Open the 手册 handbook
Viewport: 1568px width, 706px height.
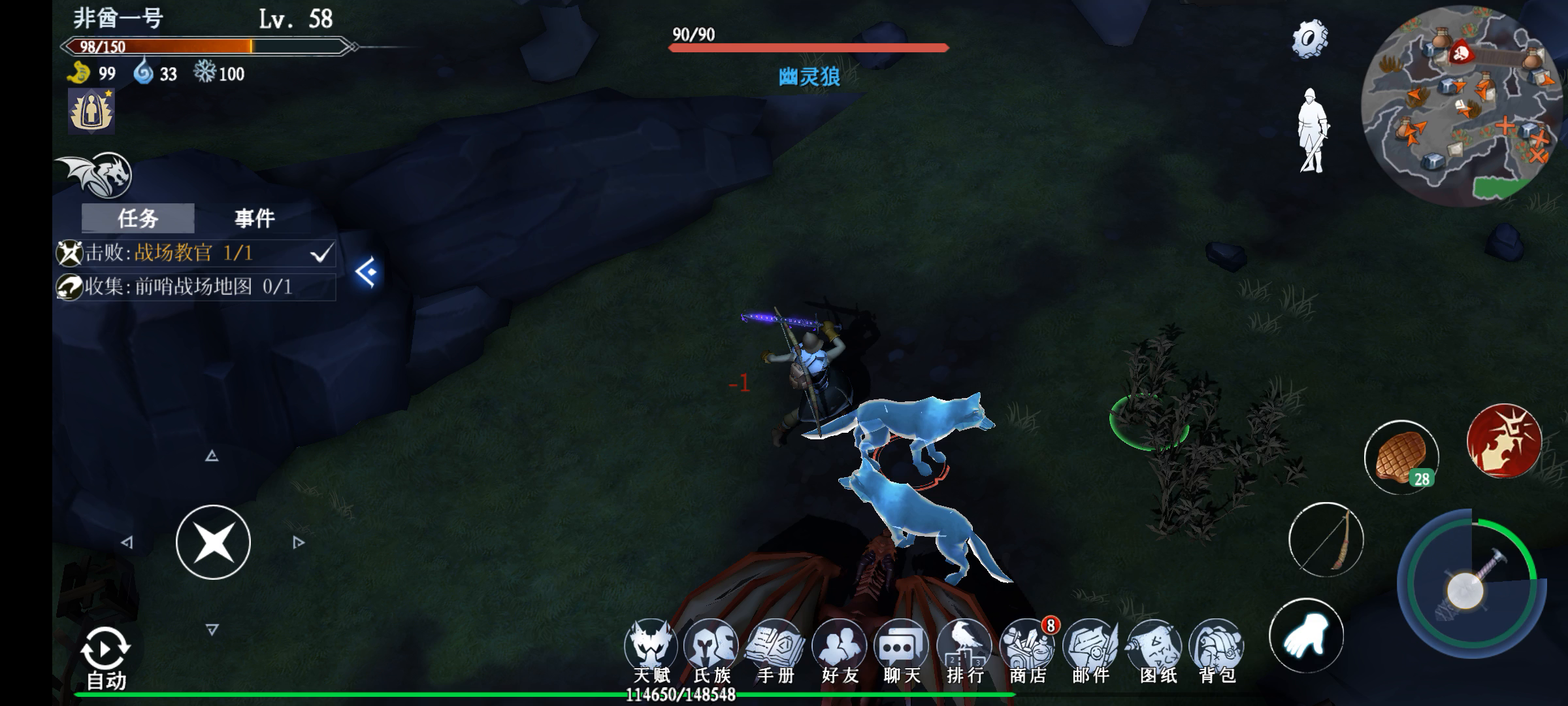pyautogui.click(x=775, y=652)
